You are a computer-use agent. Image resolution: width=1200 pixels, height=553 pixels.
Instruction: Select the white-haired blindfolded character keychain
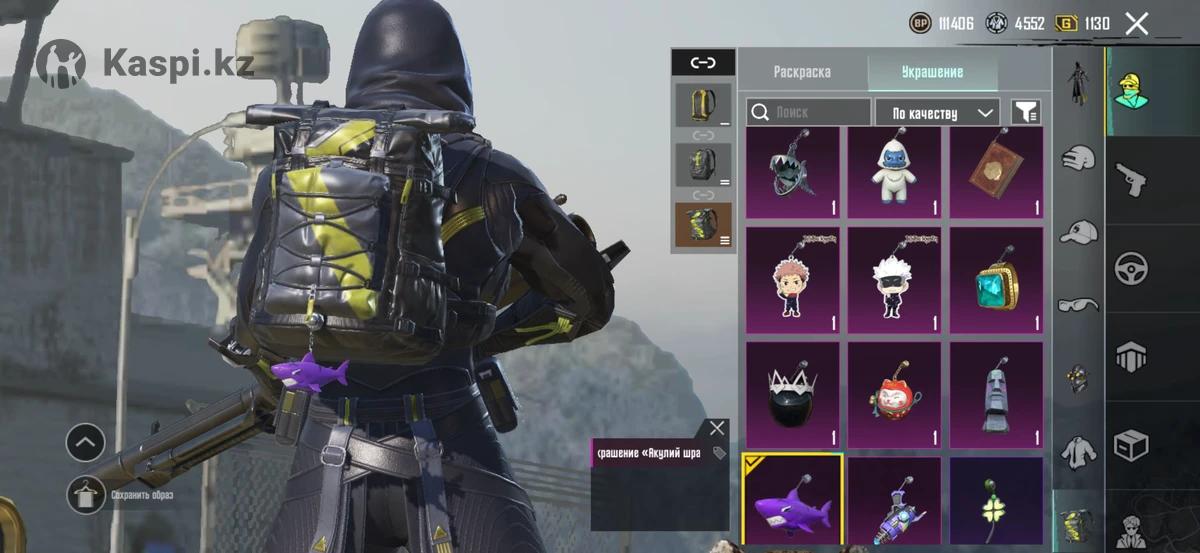coord(895,280)
